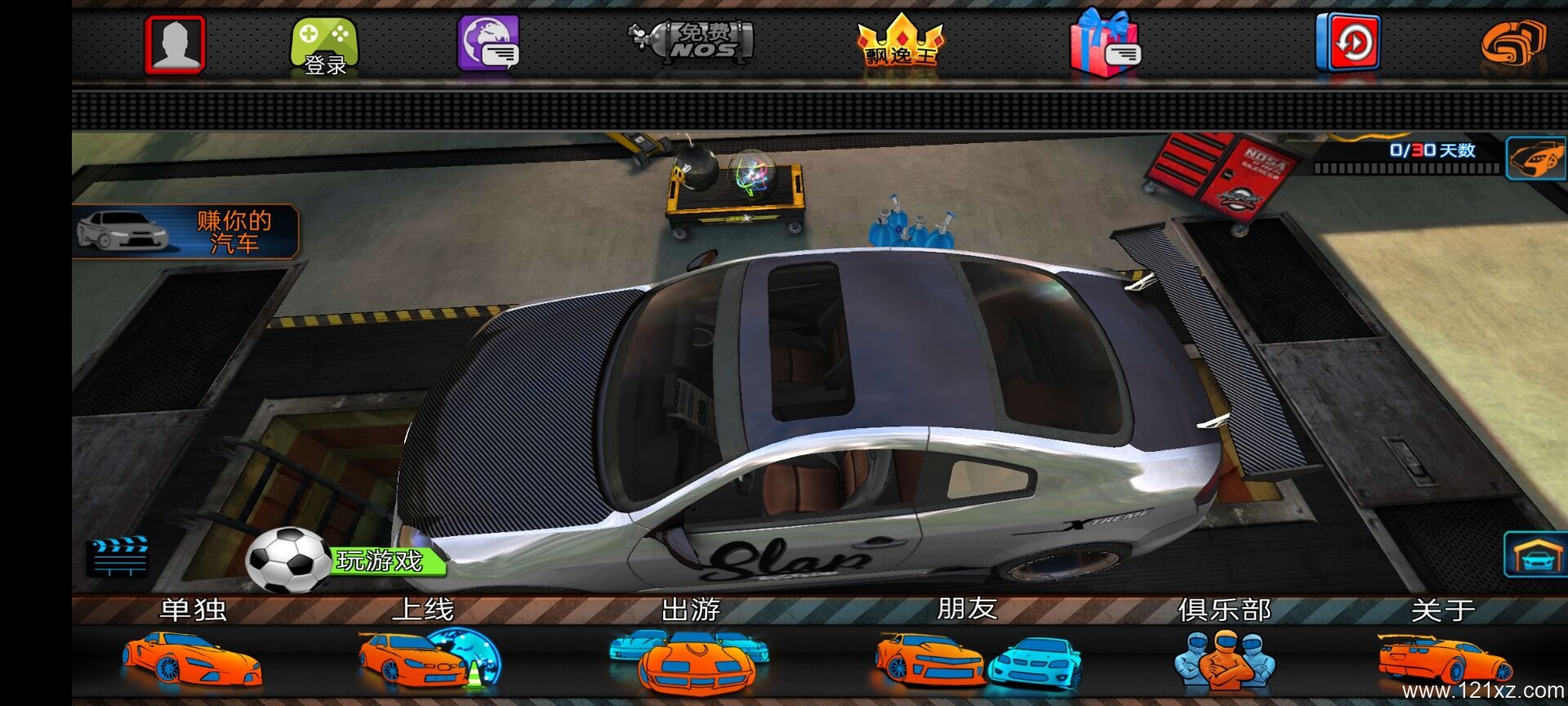Open the garage icon button
This screenshot has width=1568, height=706.
[x=1535, y=555]
